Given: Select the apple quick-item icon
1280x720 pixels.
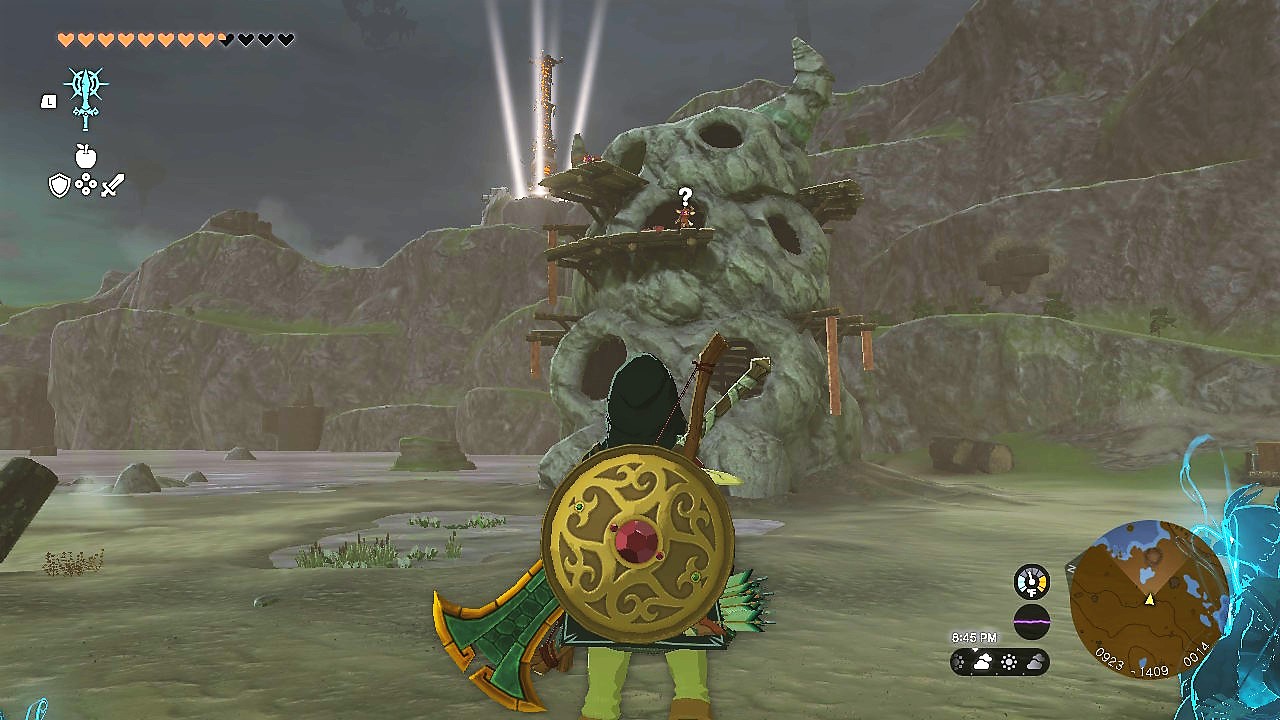Looking at the screenshot, I should click(x=86, y=156).
